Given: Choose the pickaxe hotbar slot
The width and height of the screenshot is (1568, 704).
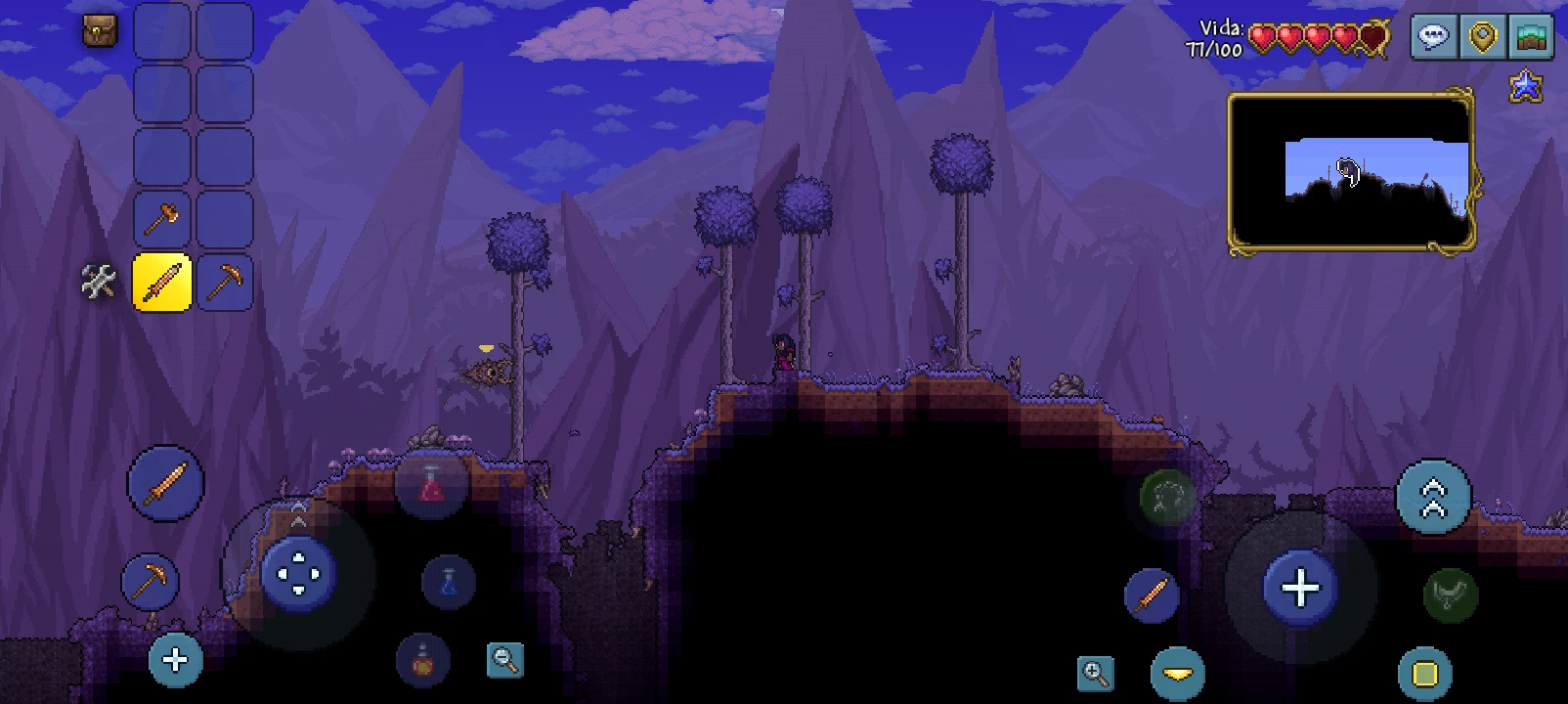Looking at the screenshot, I should click(x=225, y=282).
